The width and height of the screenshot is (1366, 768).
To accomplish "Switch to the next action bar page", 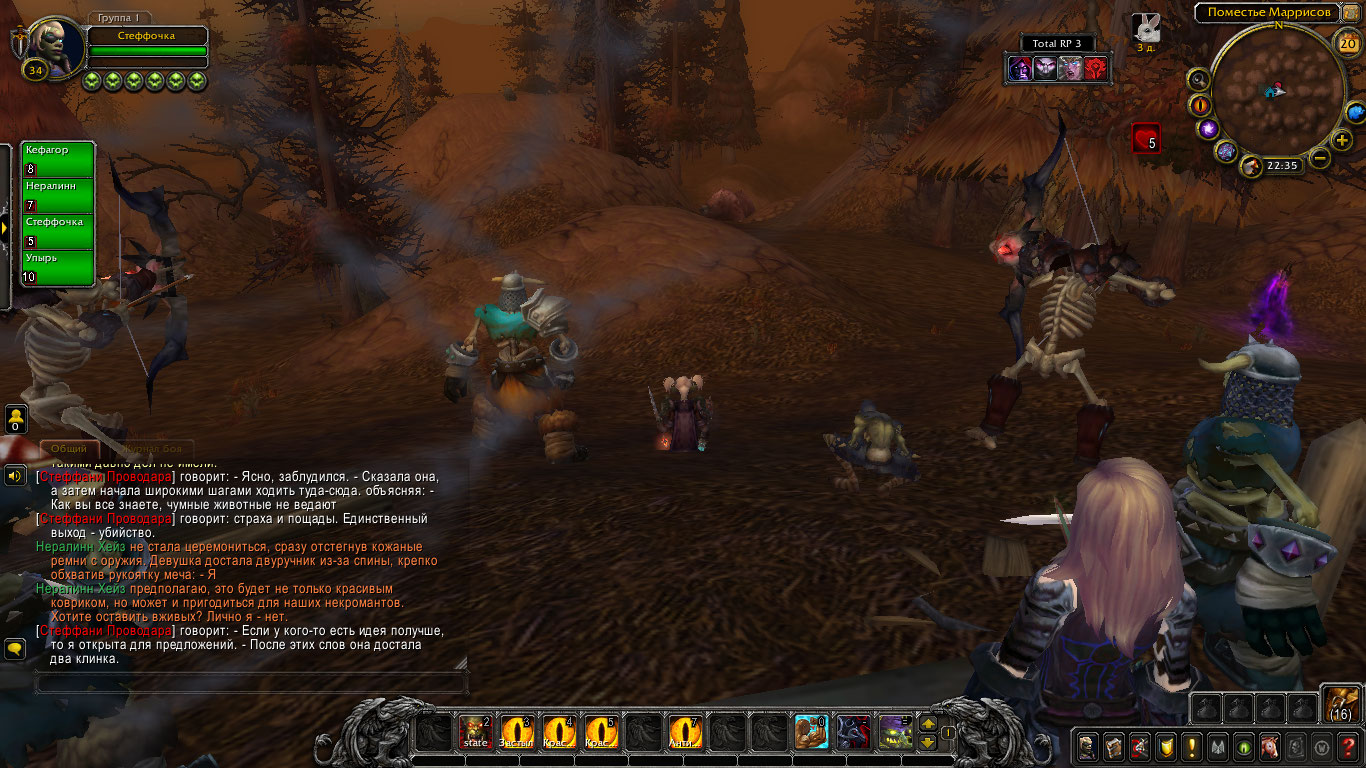I will (928, 724).
